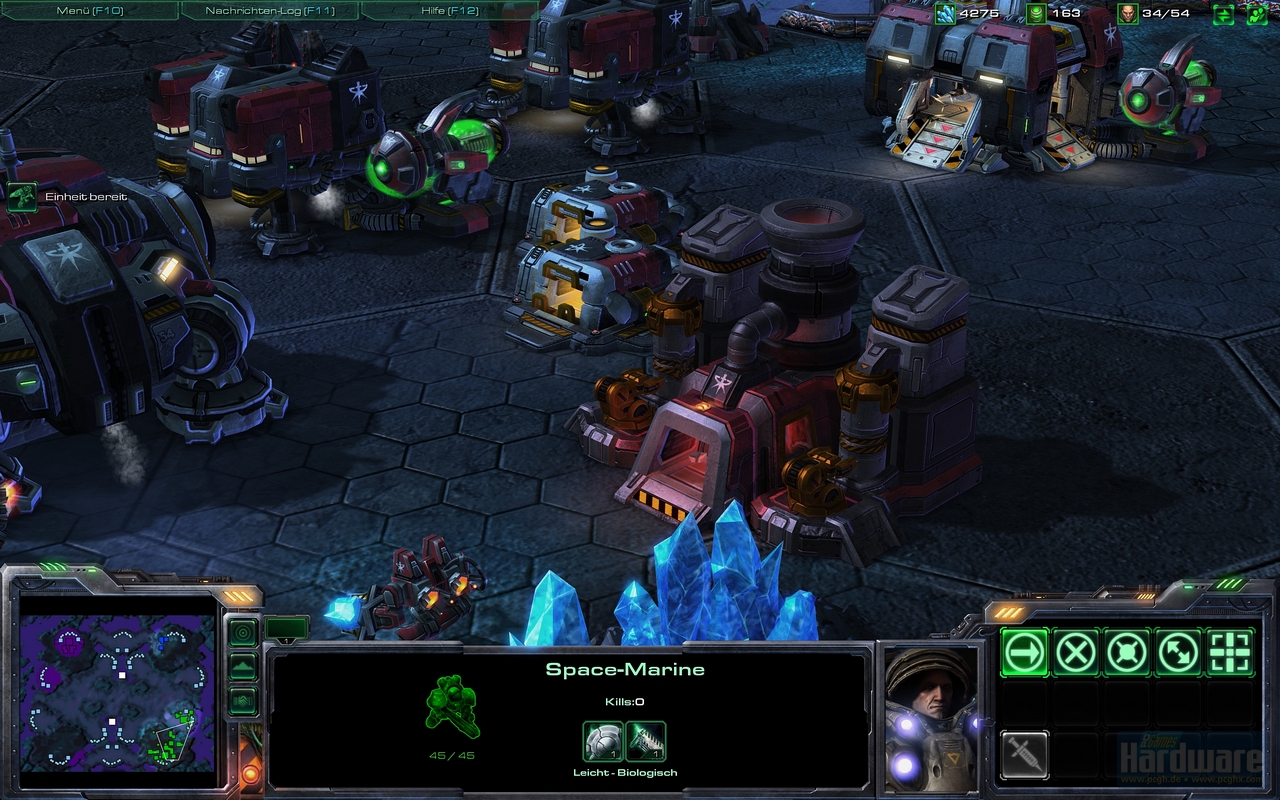This screenshot has width=1280, height=800.
Task: Activate the Stop command icon
Action: coord(1076,653)
